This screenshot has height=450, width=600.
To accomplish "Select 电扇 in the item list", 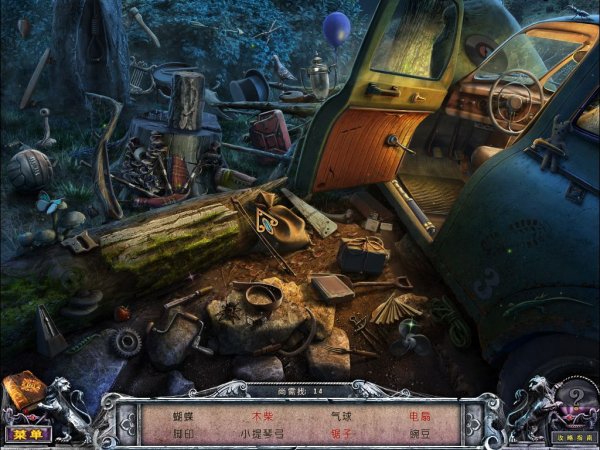I will 419,413.
